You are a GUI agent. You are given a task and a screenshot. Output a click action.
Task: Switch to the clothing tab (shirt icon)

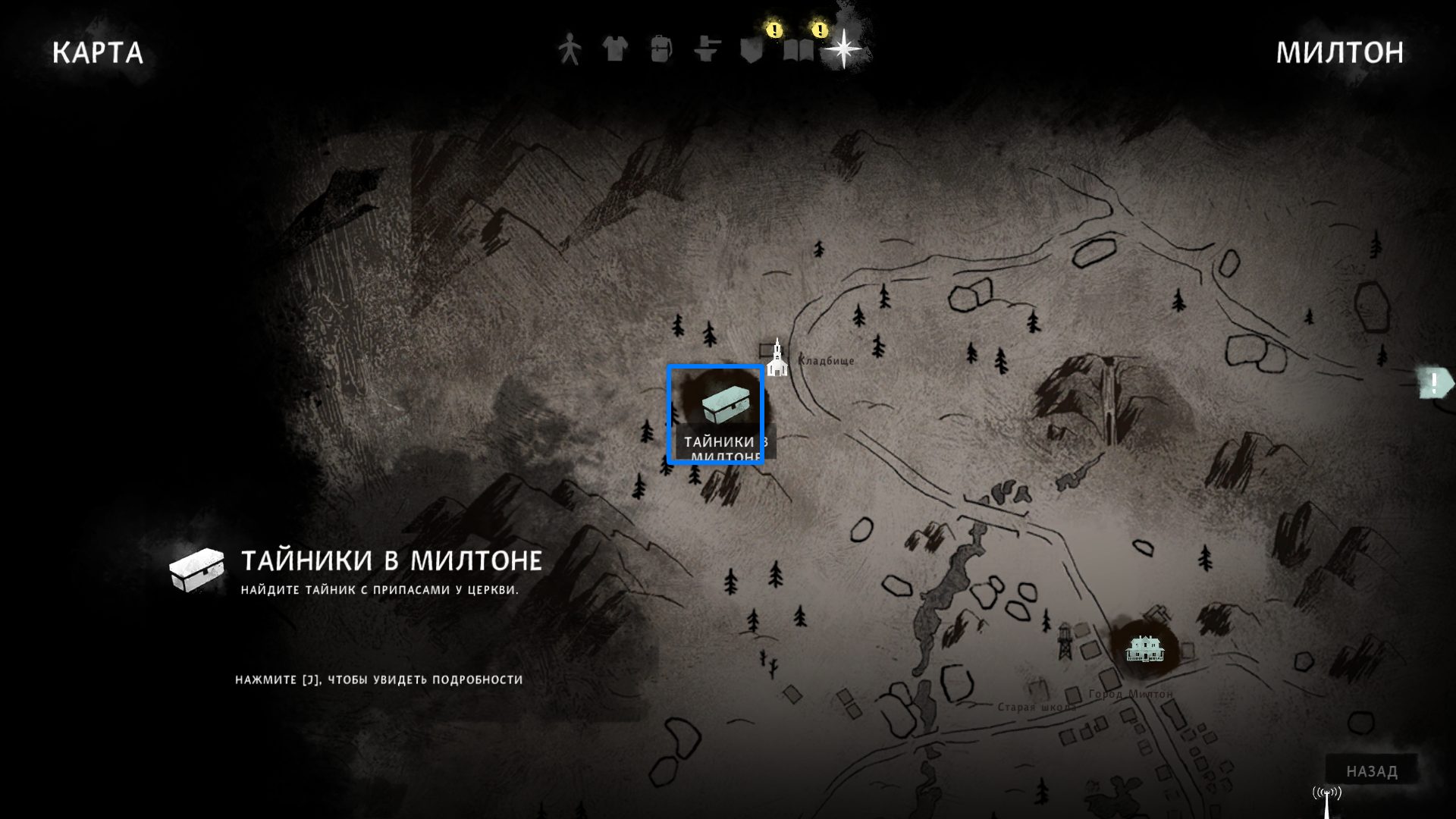[x=615, y=50]
